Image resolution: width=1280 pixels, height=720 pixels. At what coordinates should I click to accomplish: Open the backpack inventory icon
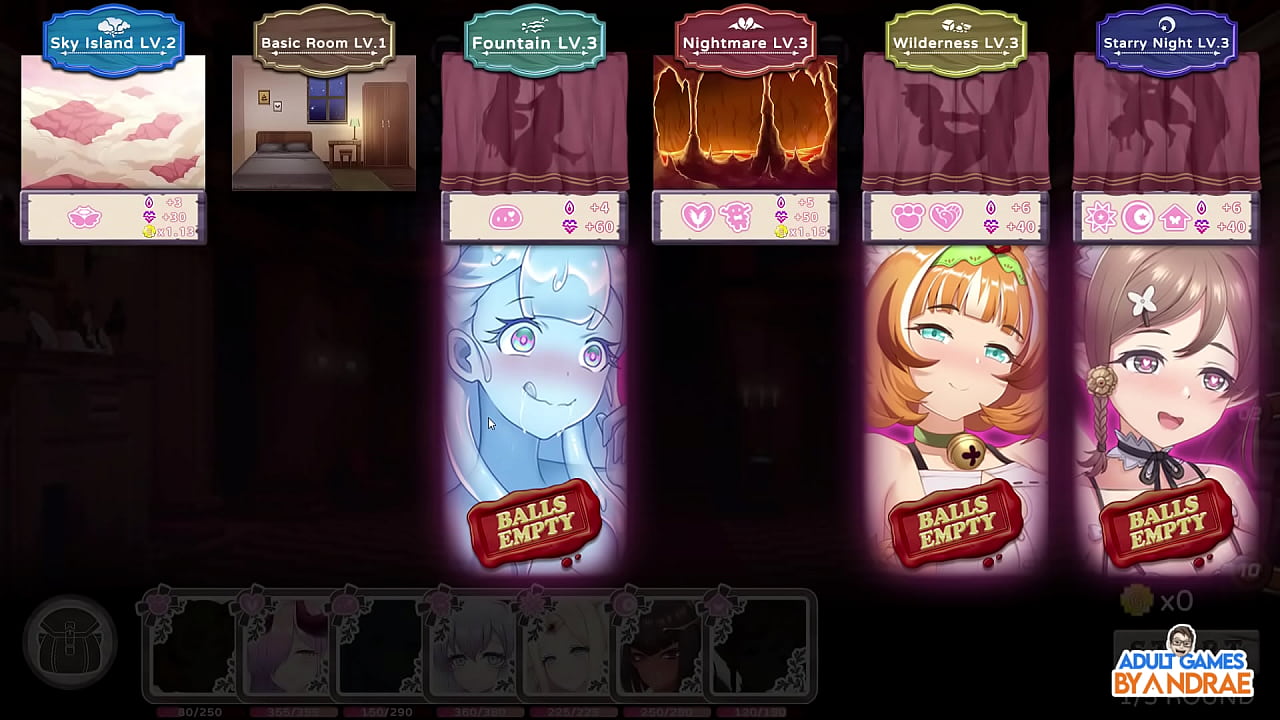[x=68, y=643]
